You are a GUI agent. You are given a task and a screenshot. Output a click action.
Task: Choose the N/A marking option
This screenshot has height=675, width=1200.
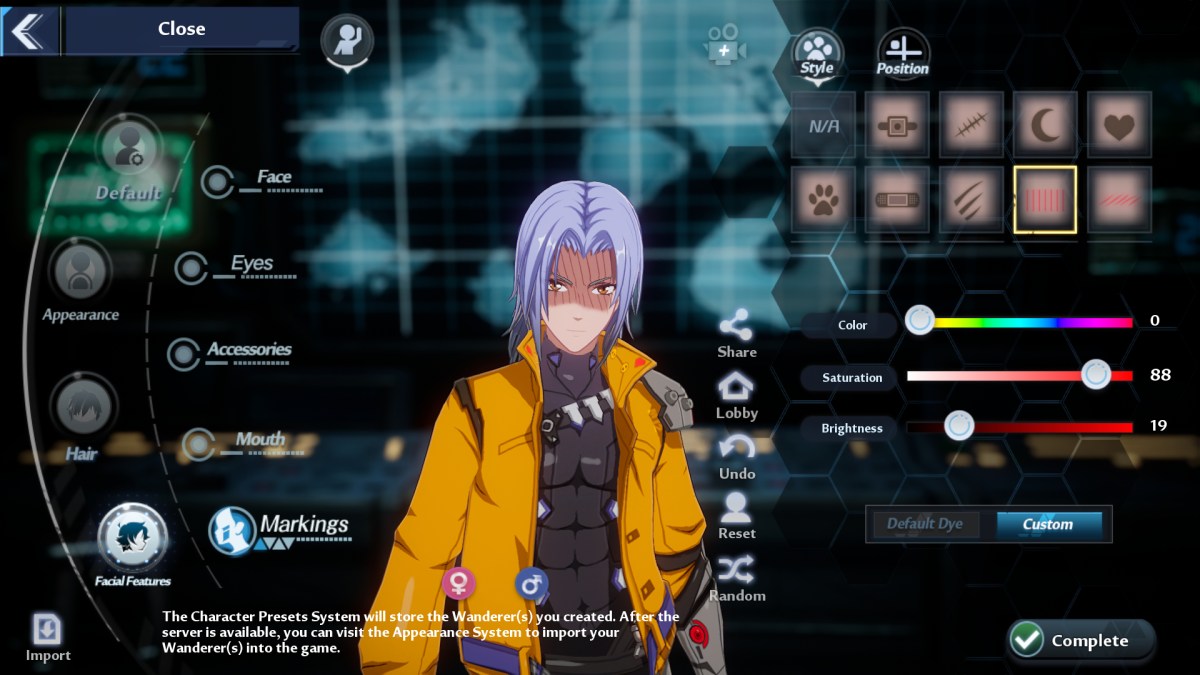[823, 125]
